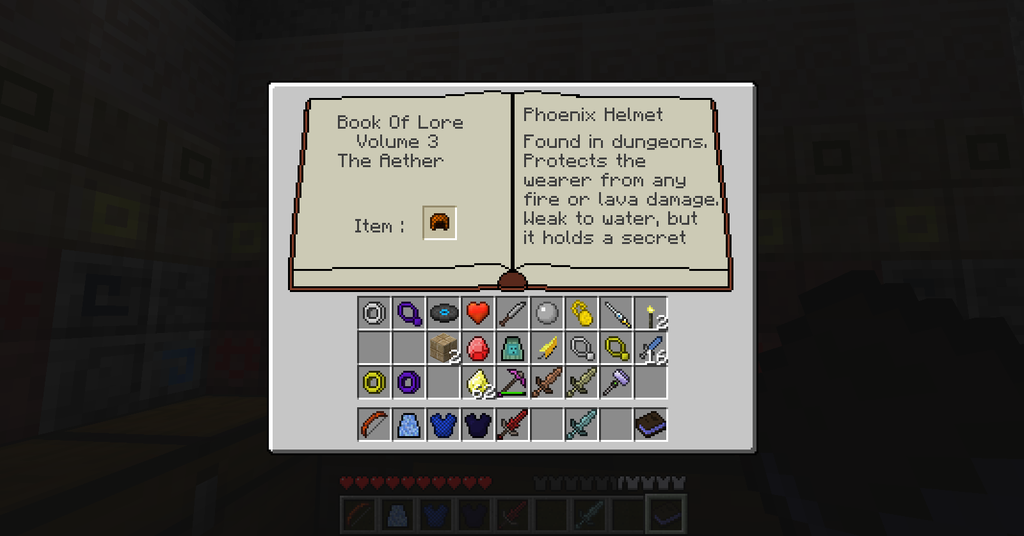The height and width of the screenshot is (536, 1024).
Task: Click the Phoenix Helmet item slot in book
Action: (440, 224)
